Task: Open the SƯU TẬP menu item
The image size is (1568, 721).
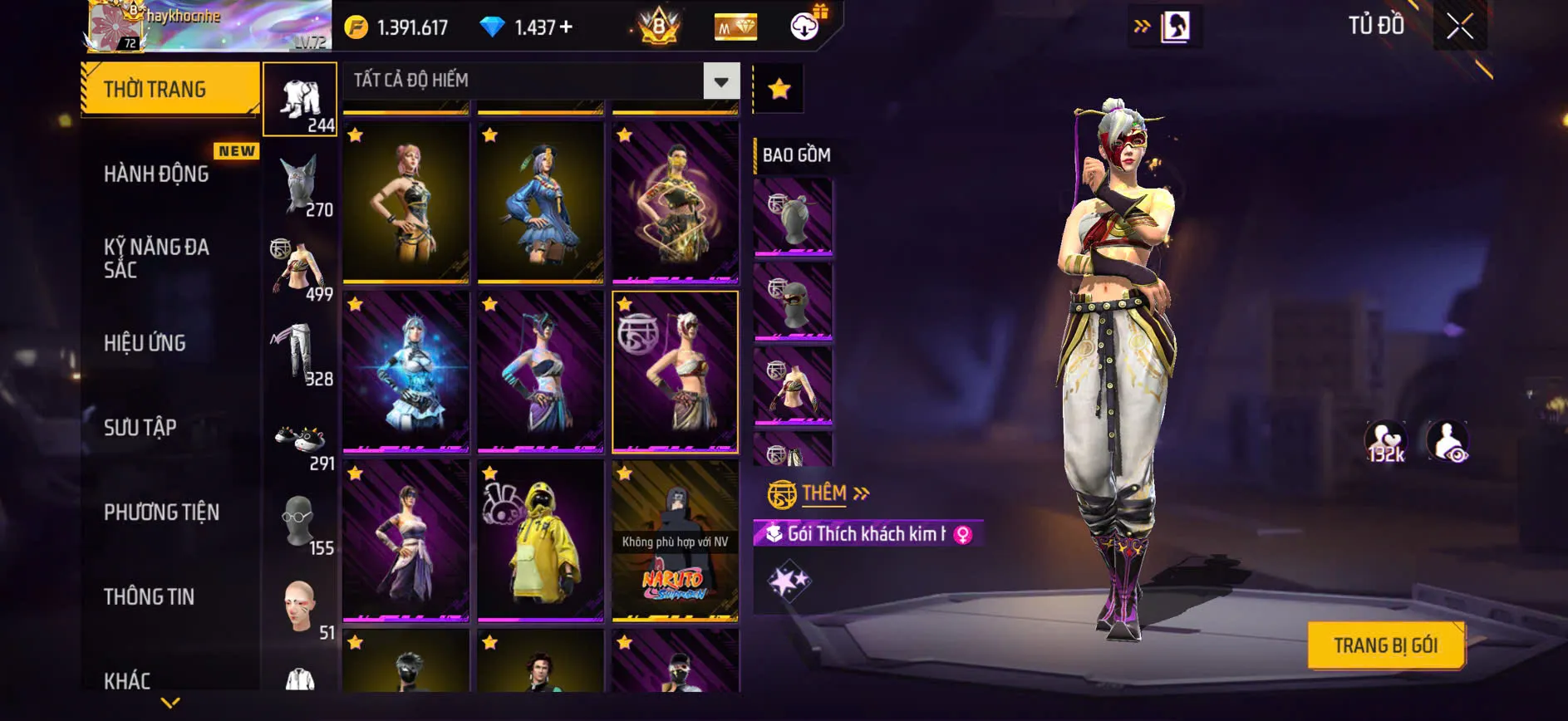Action: coord(141,428)
